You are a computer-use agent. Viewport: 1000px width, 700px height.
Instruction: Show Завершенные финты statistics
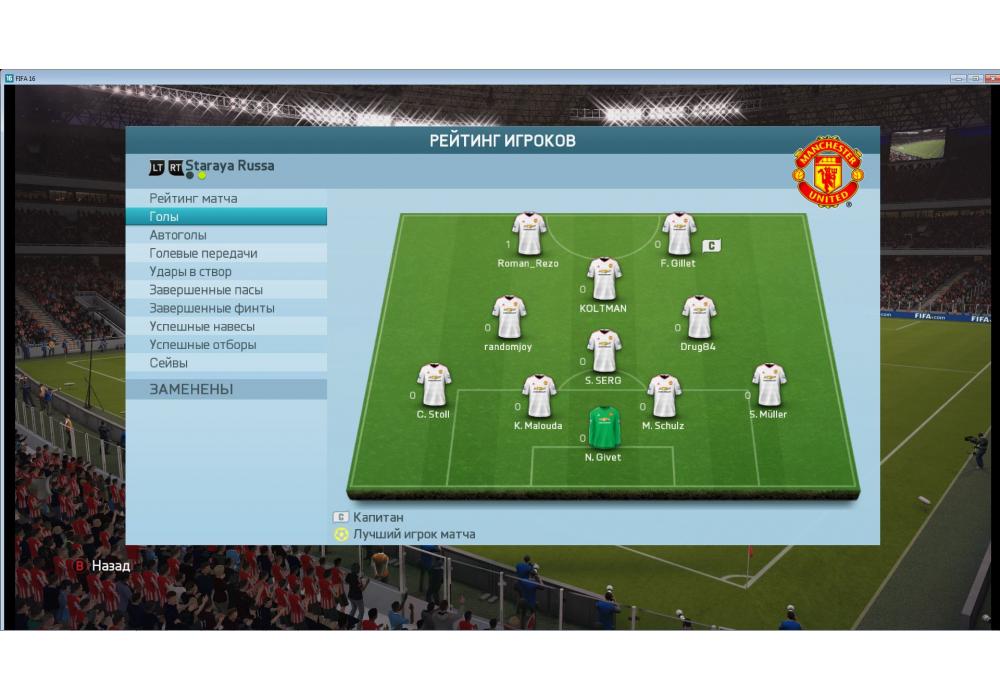tap(212, 308)
